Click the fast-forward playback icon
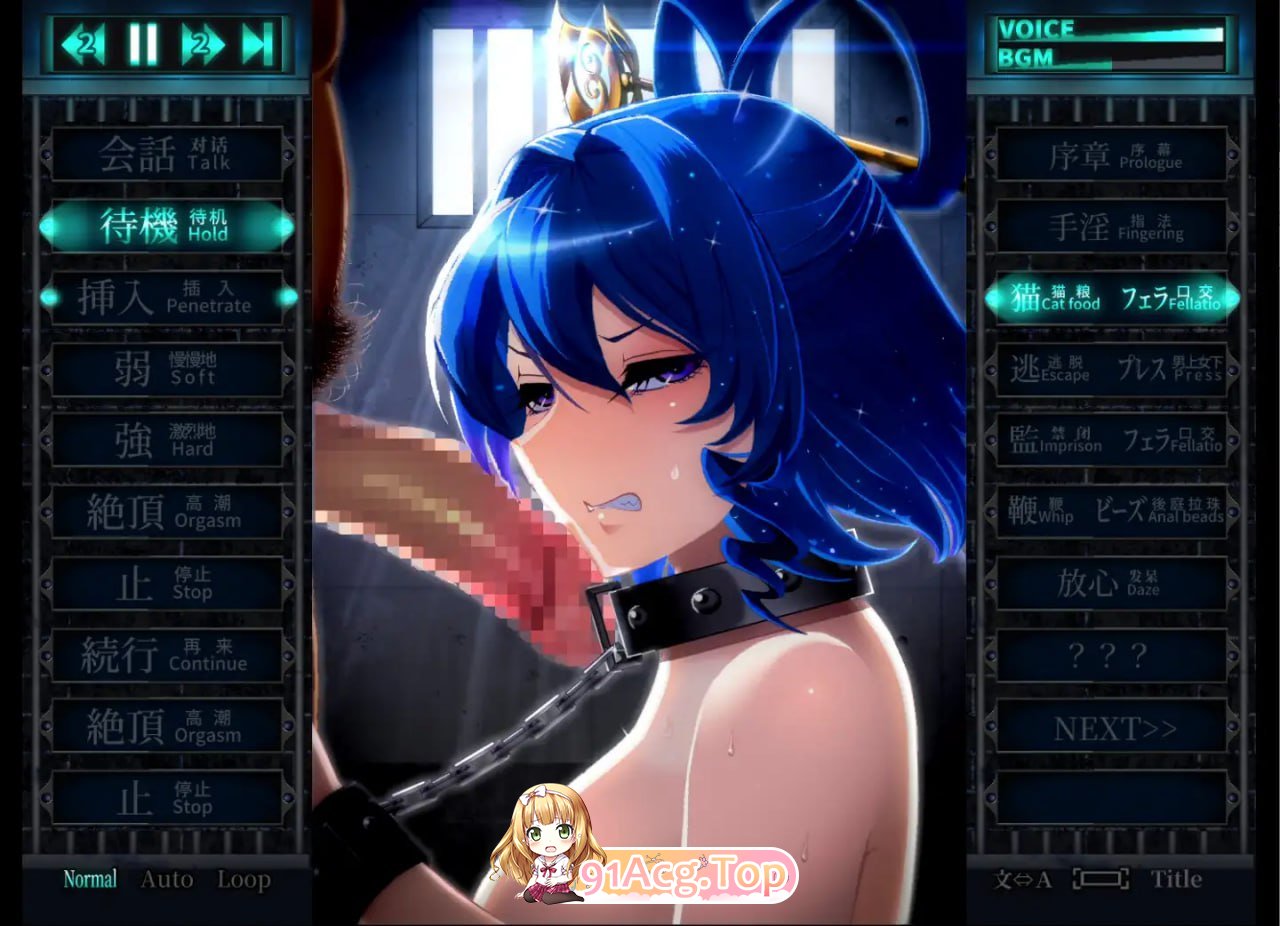 coord(203,43)
